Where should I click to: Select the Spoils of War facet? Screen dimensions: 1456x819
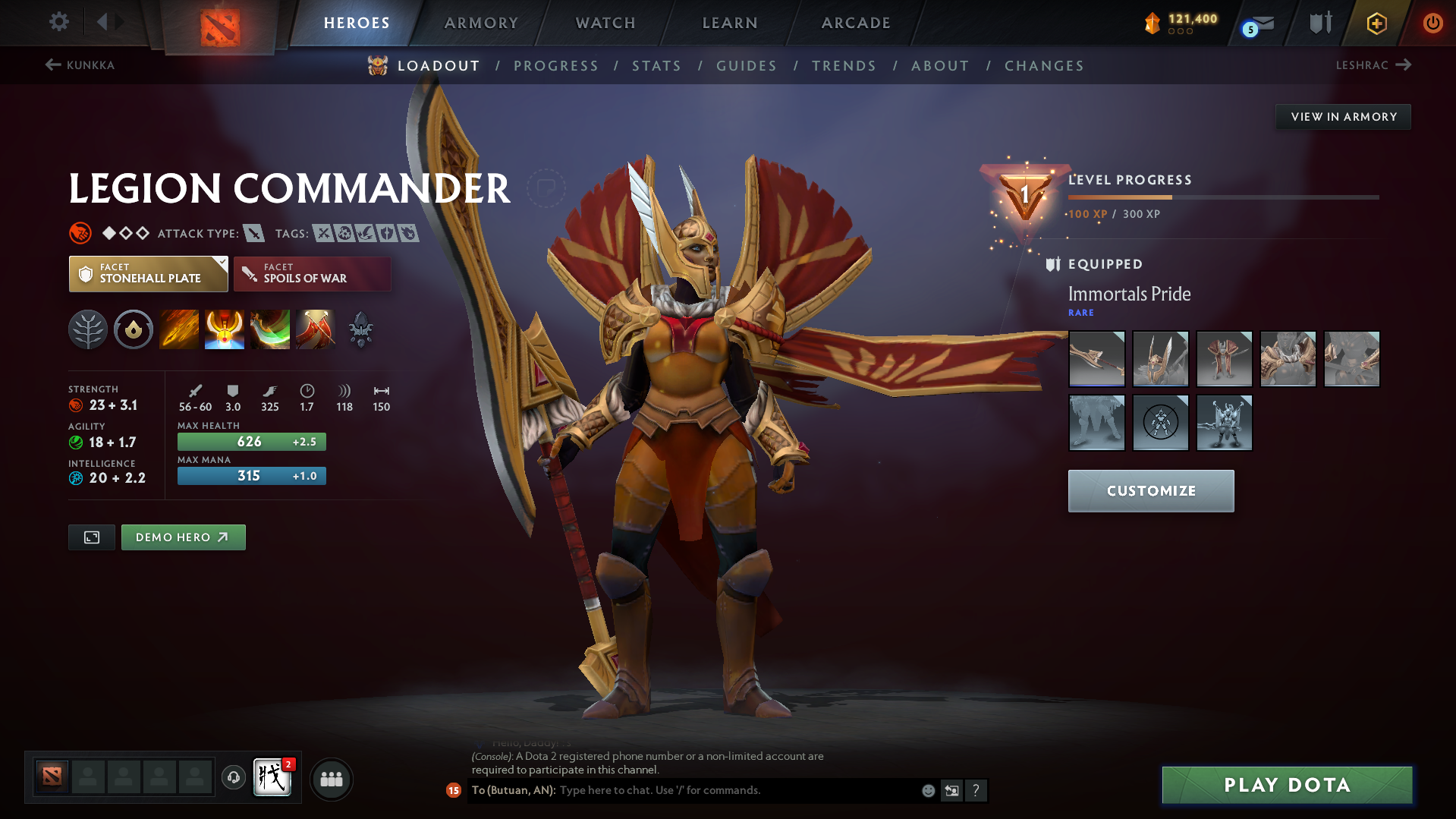click(x=312, y=273)
